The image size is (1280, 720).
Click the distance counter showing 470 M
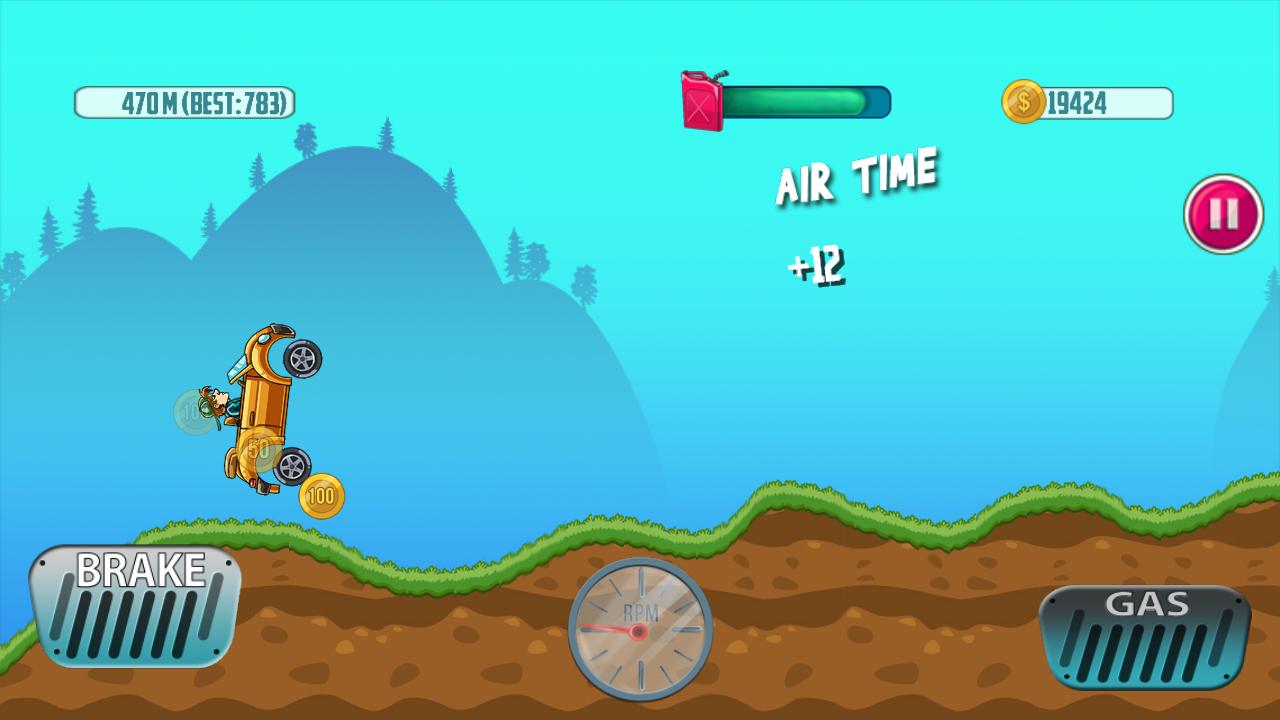(150, 100)
